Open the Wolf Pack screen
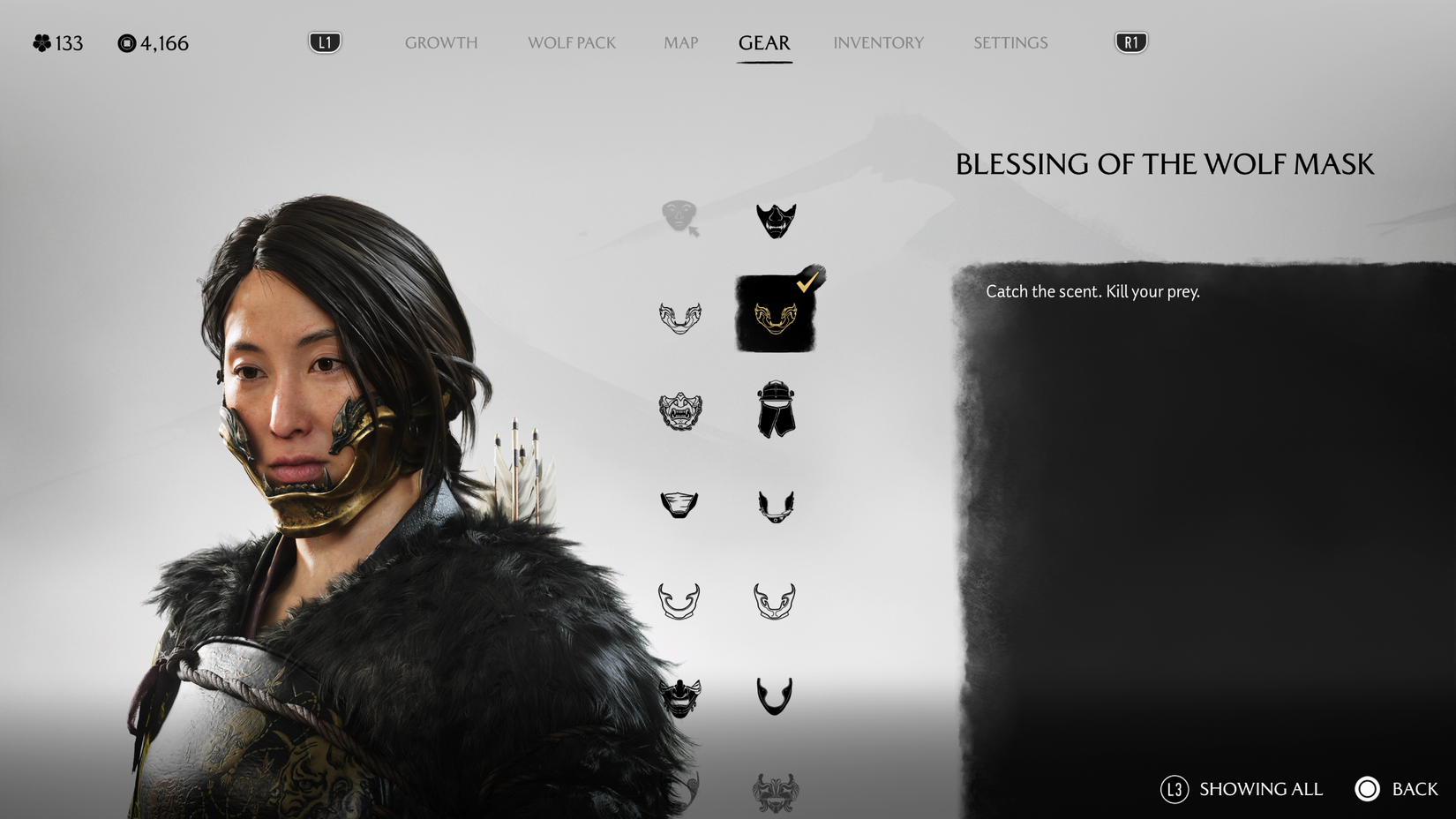The height and width of the screenshot is (819, 1456). (571, 41)
